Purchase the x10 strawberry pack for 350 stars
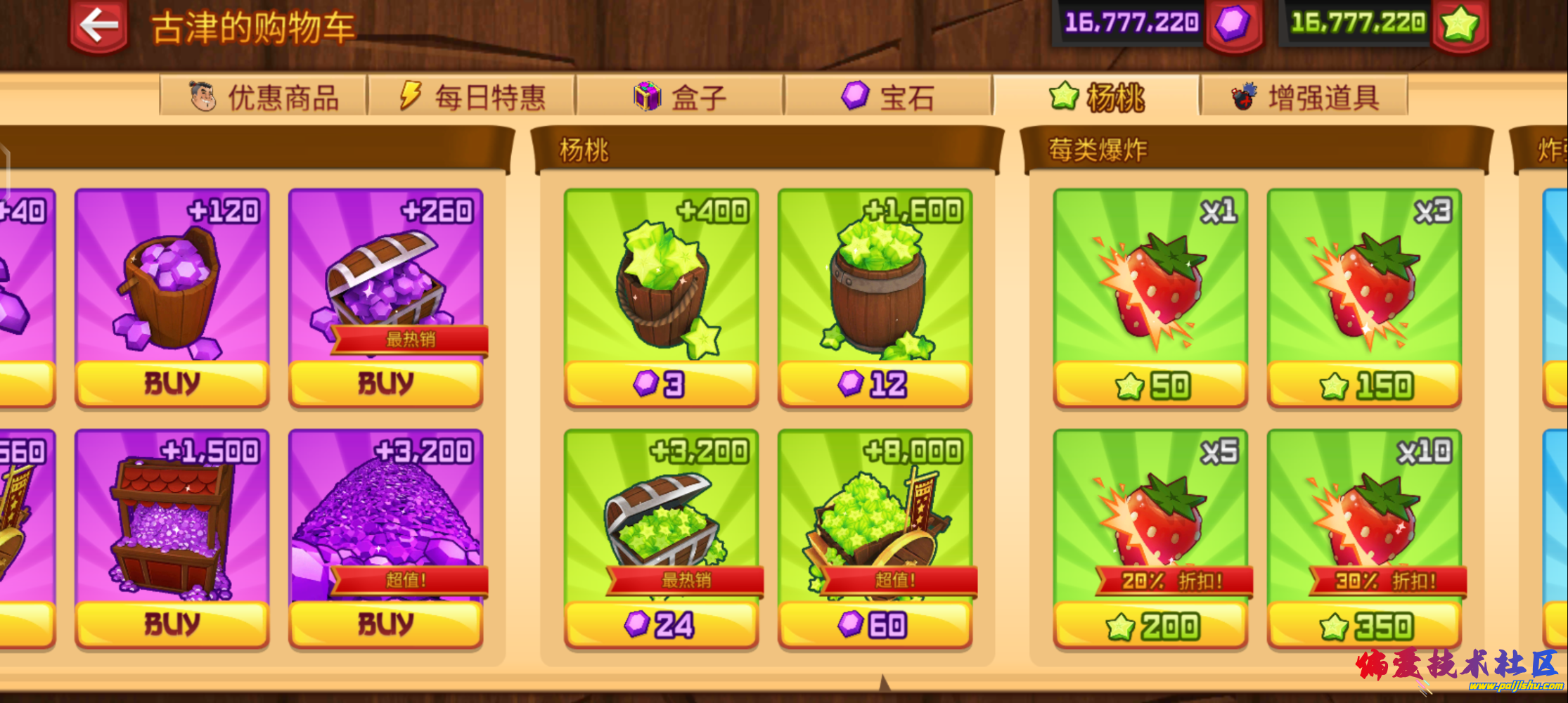1568x703 pixels. coord(1364,622)
